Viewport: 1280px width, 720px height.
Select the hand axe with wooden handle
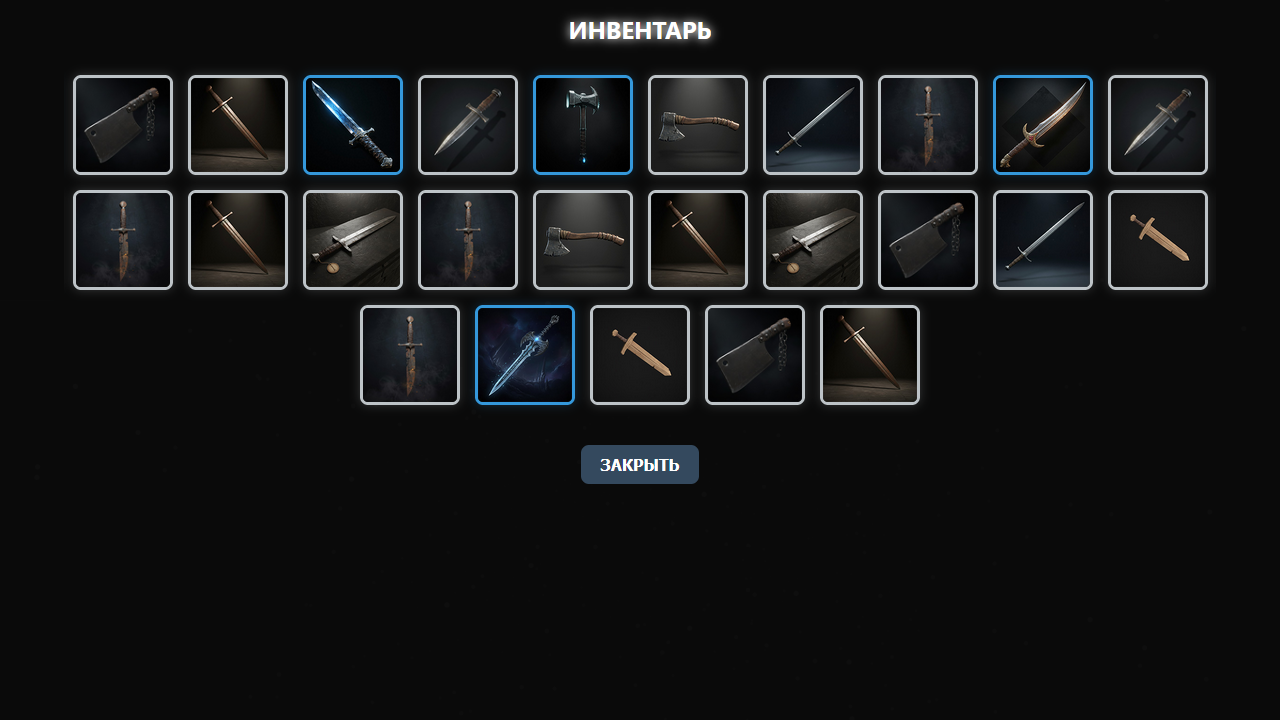tap(697, 124)
